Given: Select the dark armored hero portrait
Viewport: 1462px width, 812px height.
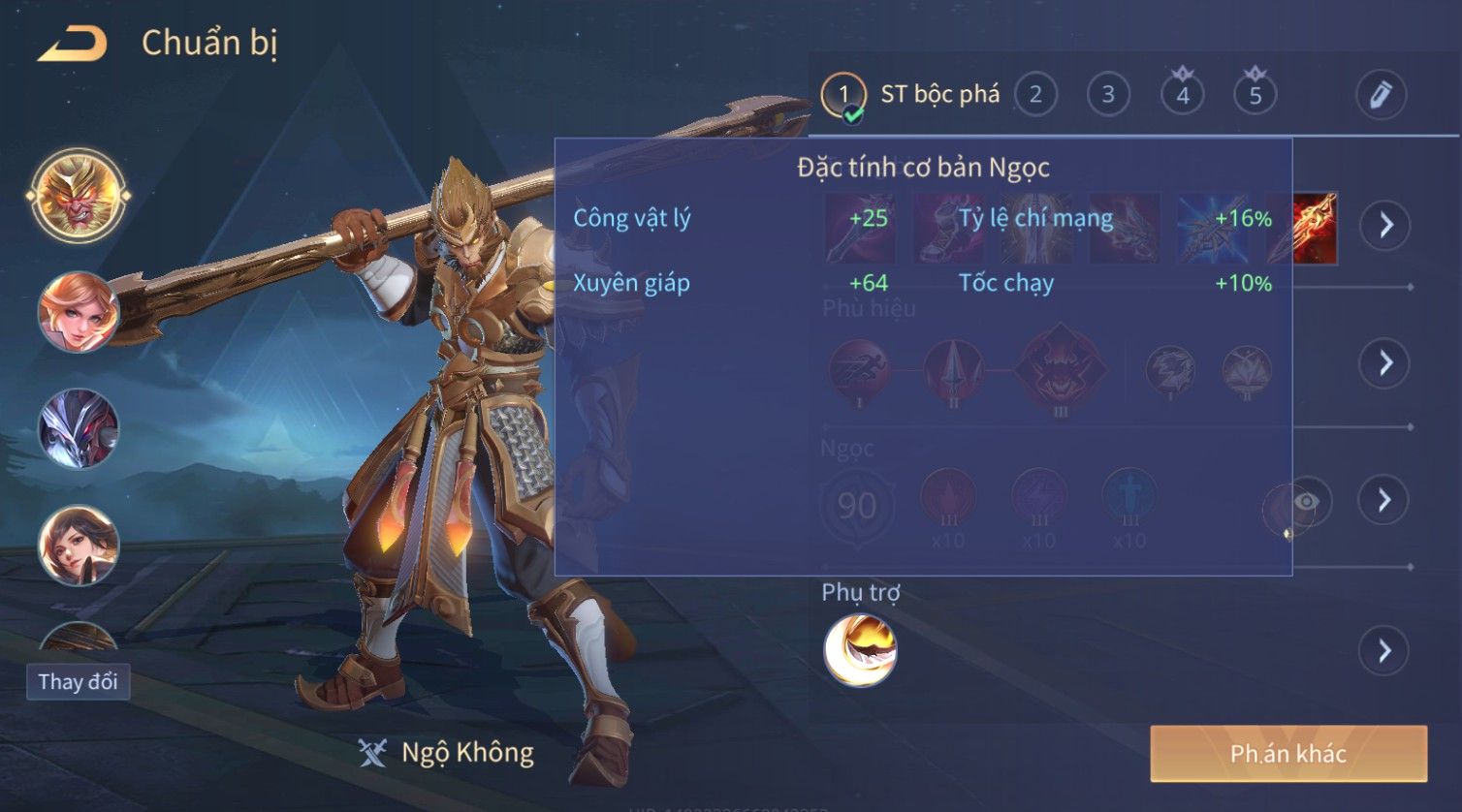Looking at the screenshot, I should click(79, 428).
